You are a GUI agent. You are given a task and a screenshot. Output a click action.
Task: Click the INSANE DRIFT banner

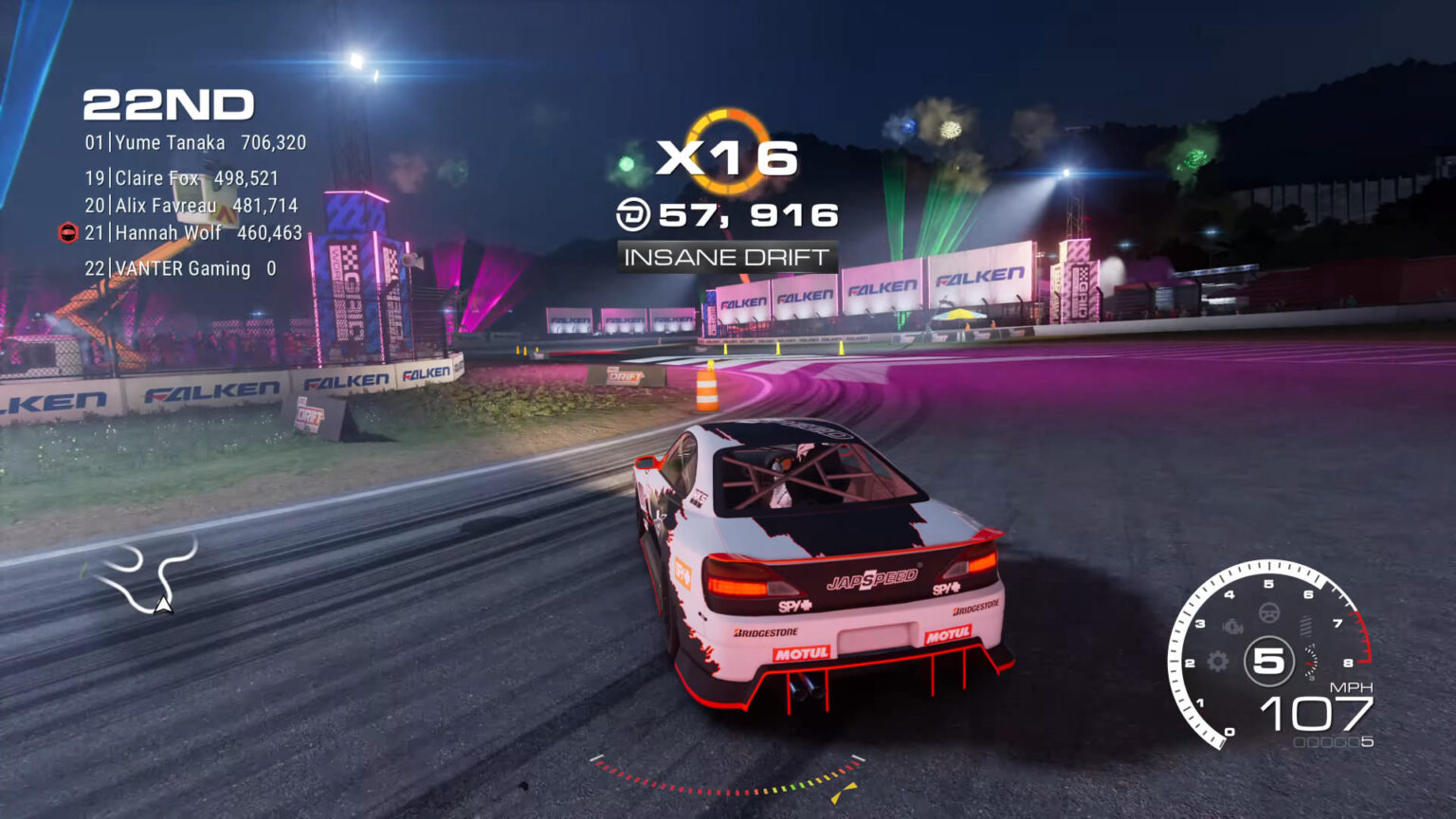[x=726, y=255]
